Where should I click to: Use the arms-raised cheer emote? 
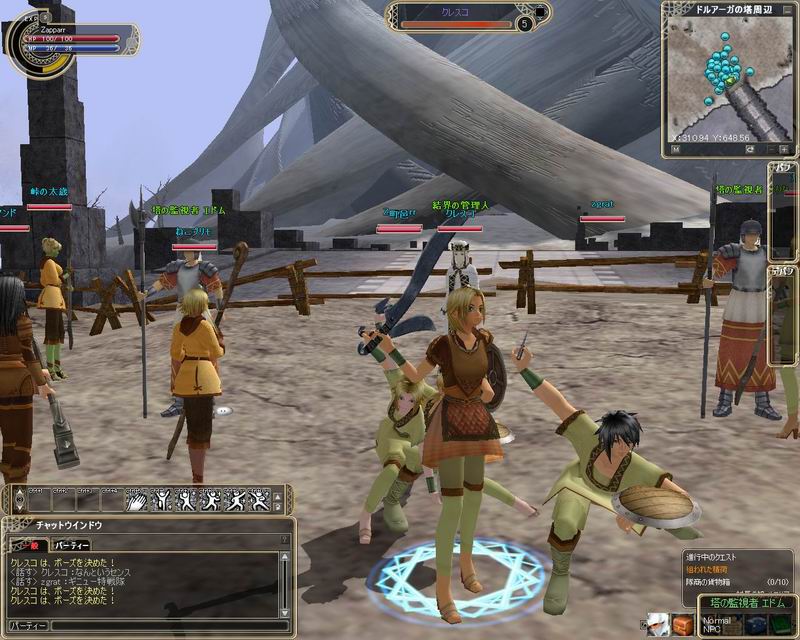163,500
